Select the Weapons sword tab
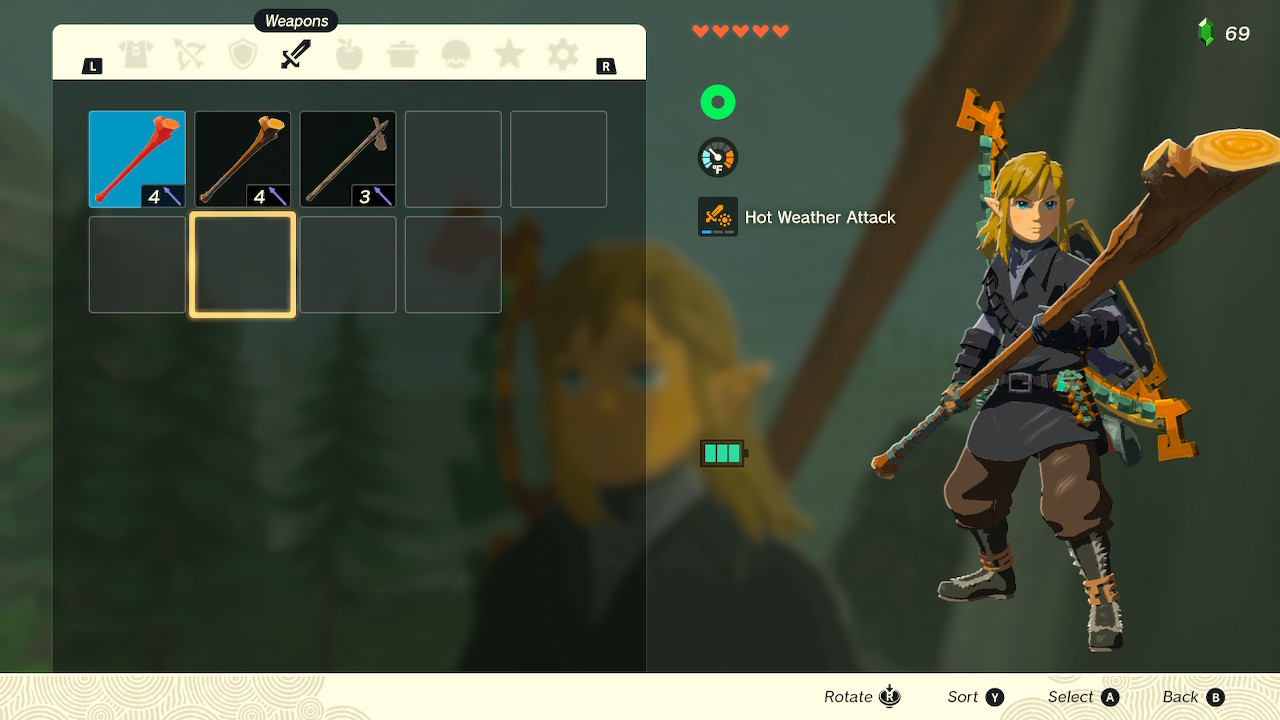The height and width of the screenshot is (720, 1280). click(296, 55)
